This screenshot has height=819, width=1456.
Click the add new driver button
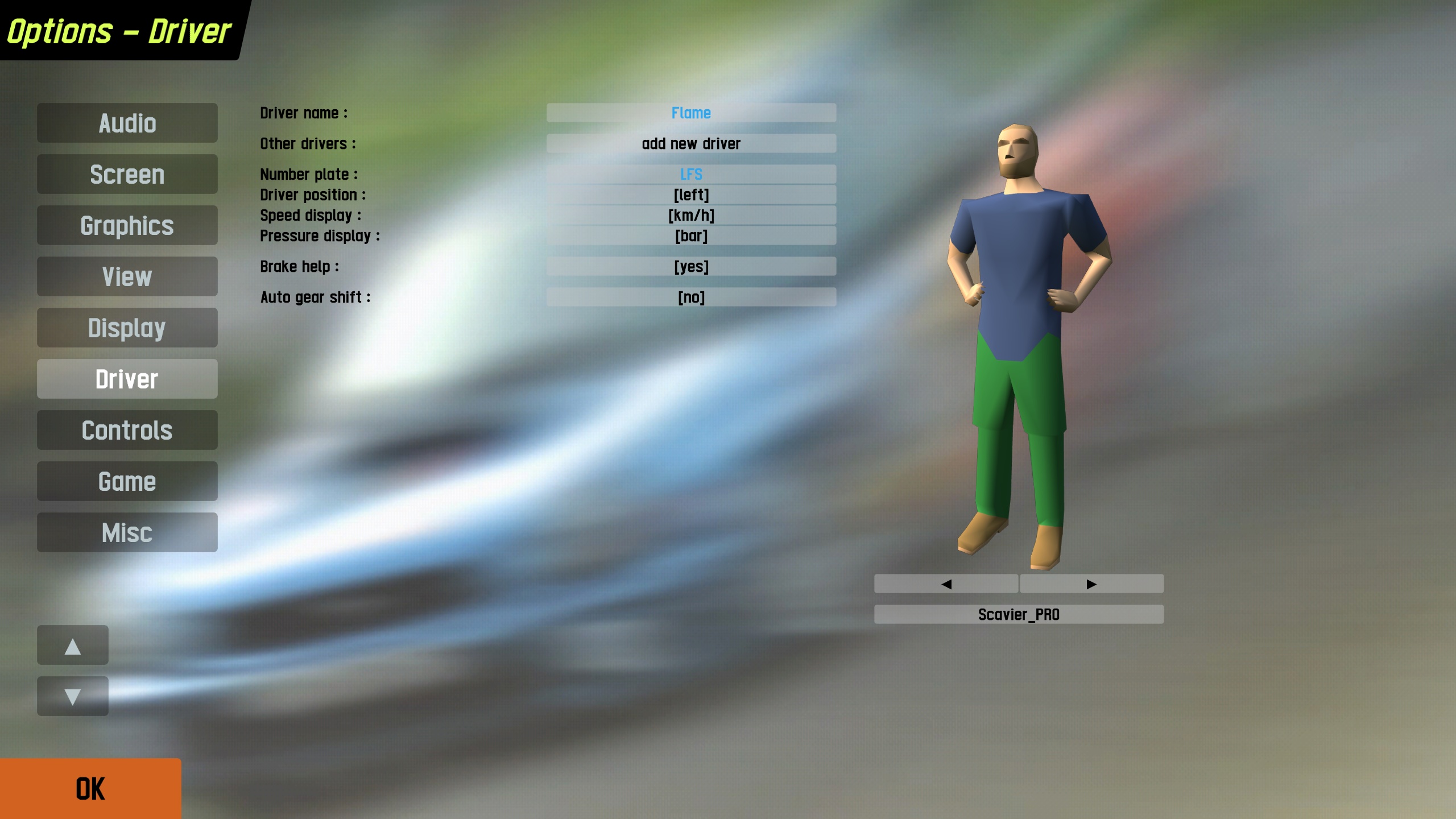[691, 143]
